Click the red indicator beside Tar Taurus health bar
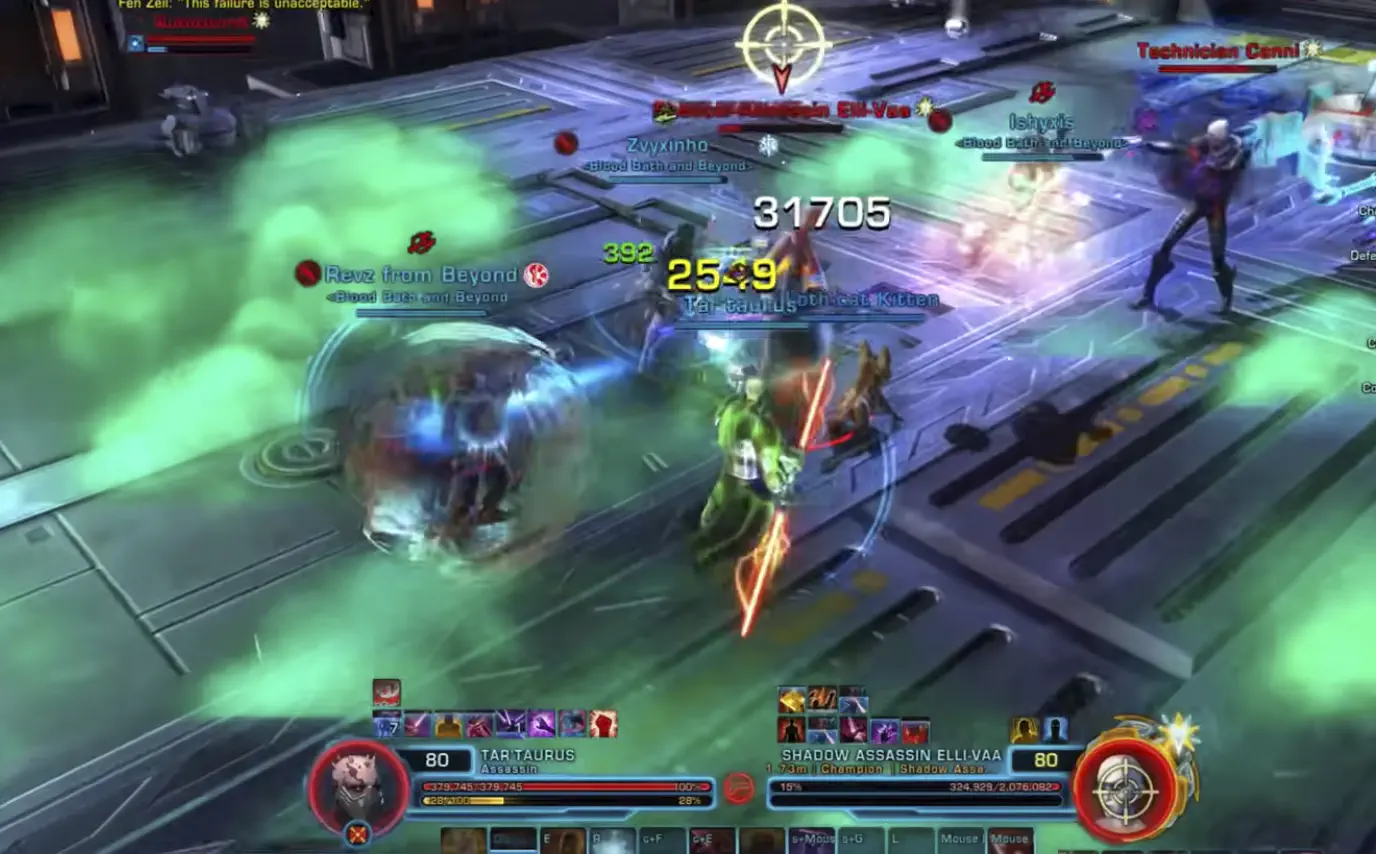The image size is (1376, 854). [739, 788]
